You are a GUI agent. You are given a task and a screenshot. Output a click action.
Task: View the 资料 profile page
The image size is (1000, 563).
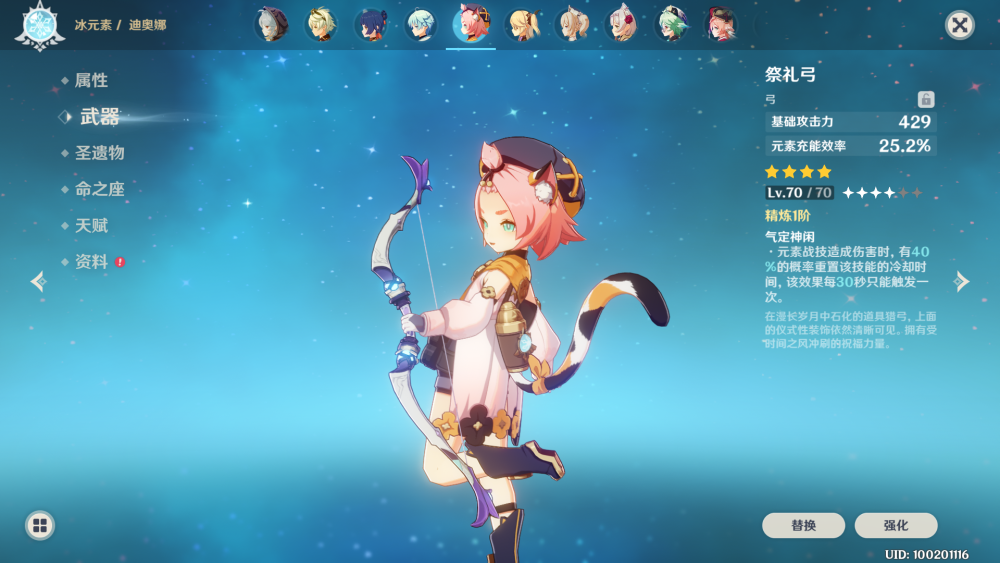(91, 262)
